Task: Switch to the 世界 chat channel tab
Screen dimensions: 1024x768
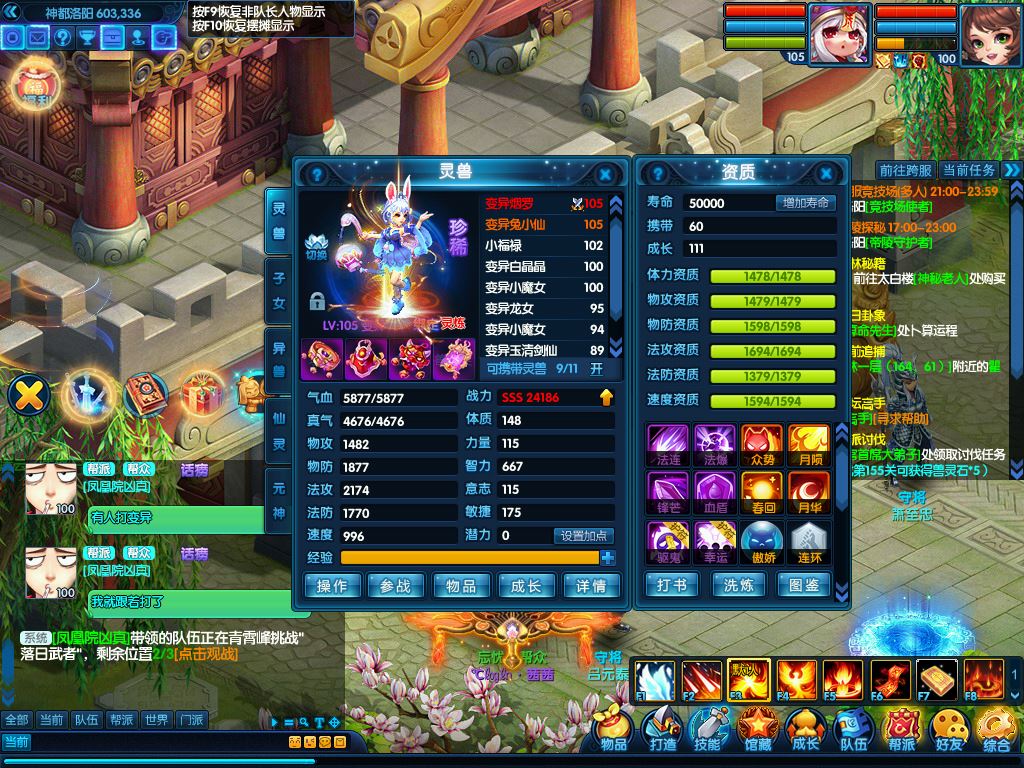Action: 155,720
